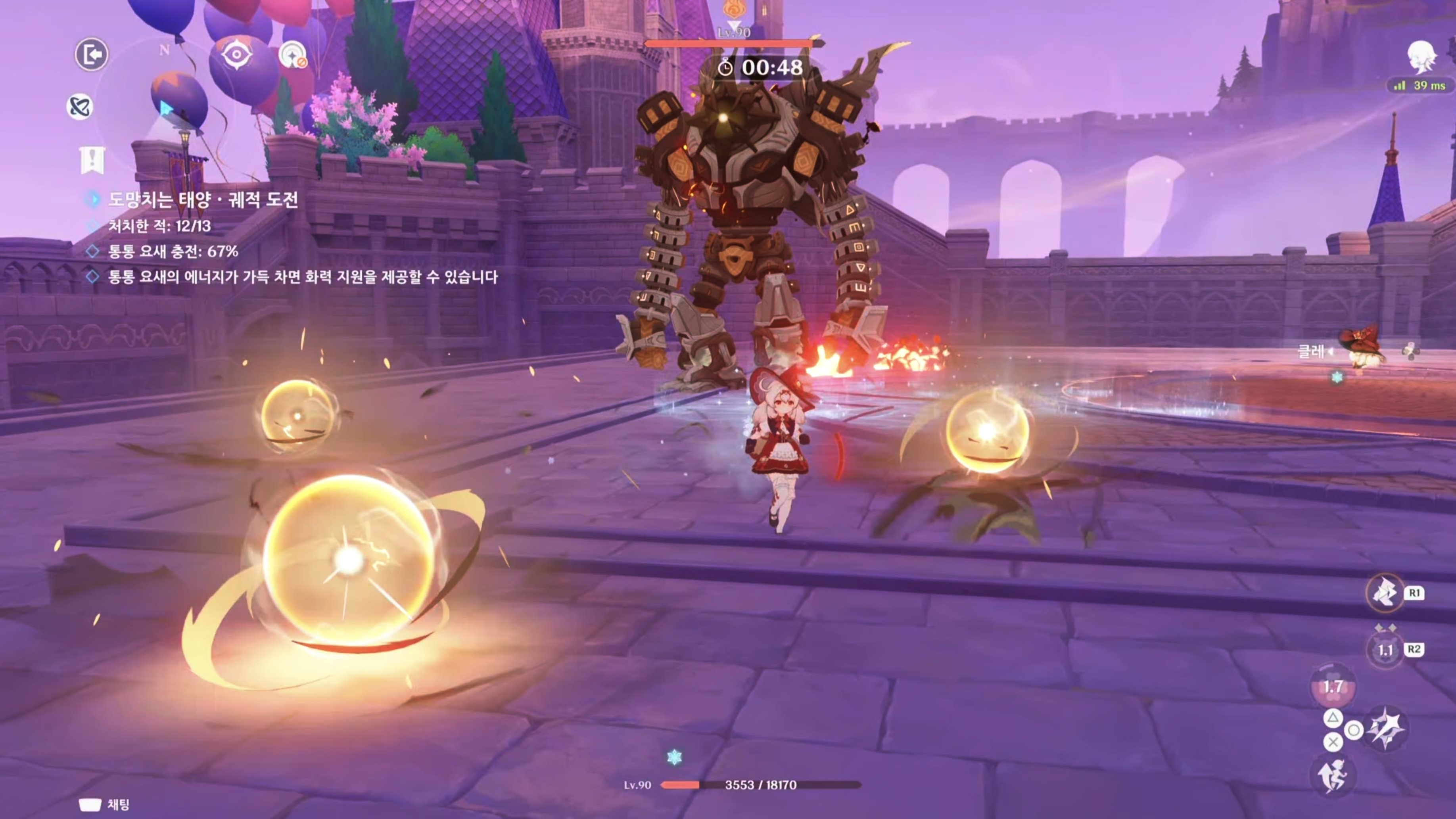Use the bear-face gadget on 1.1 cooldown
The width and height of the screenshot is (1456, 819).
tap(1385, 649)
